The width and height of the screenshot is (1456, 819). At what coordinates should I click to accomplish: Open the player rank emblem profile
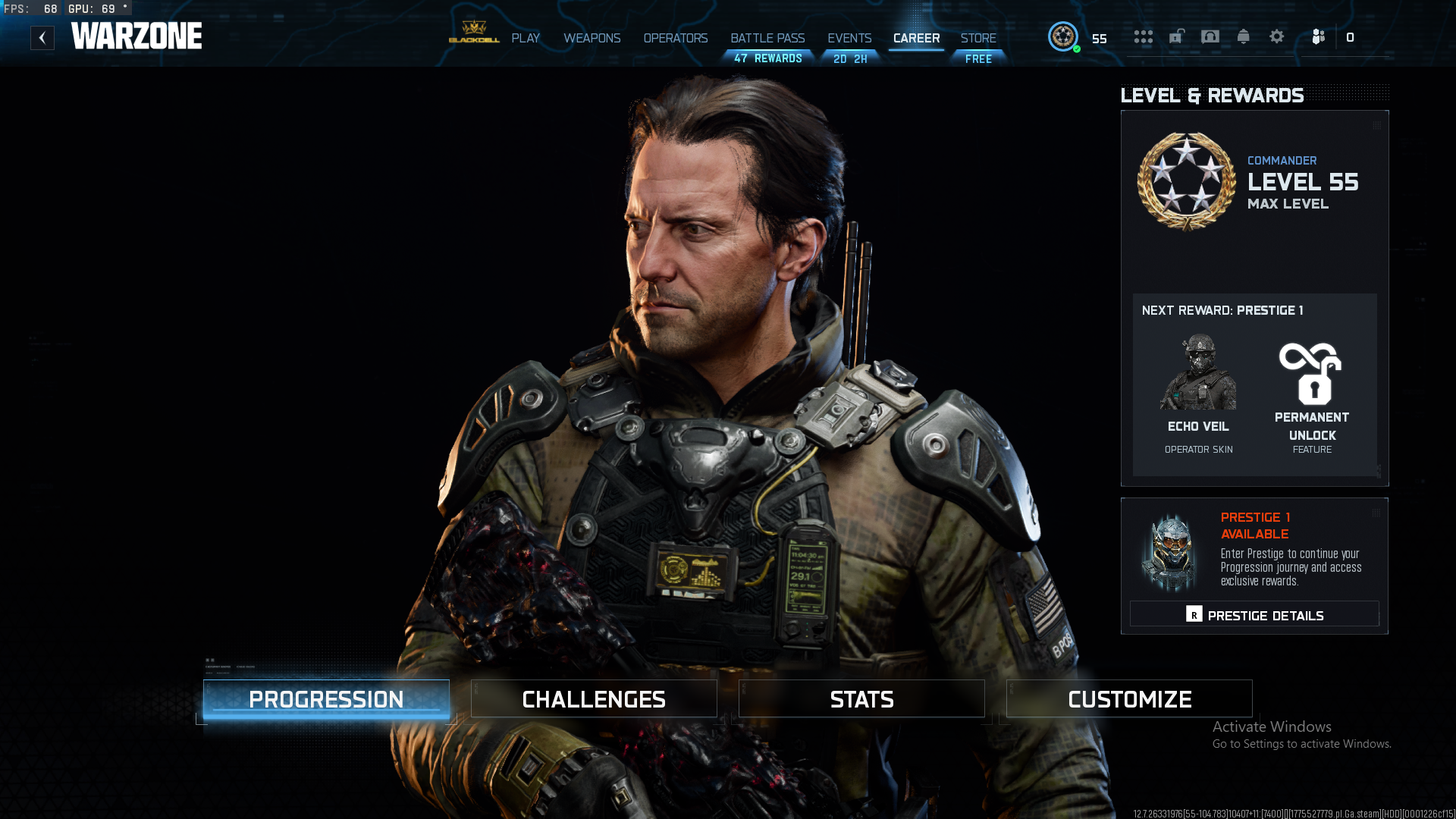(1062, 36)
